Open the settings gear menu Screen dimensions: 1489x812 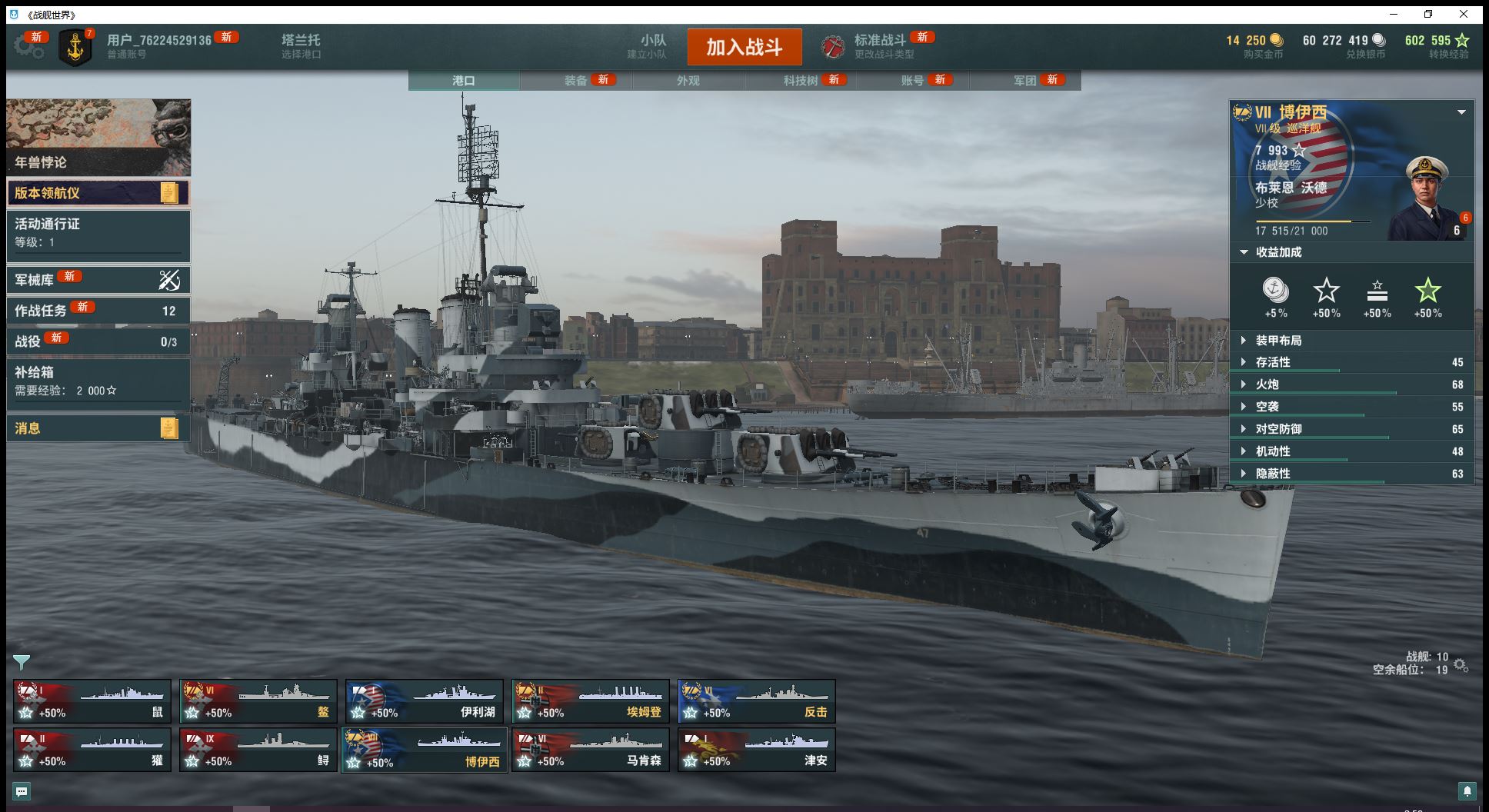tap(28, 46)
